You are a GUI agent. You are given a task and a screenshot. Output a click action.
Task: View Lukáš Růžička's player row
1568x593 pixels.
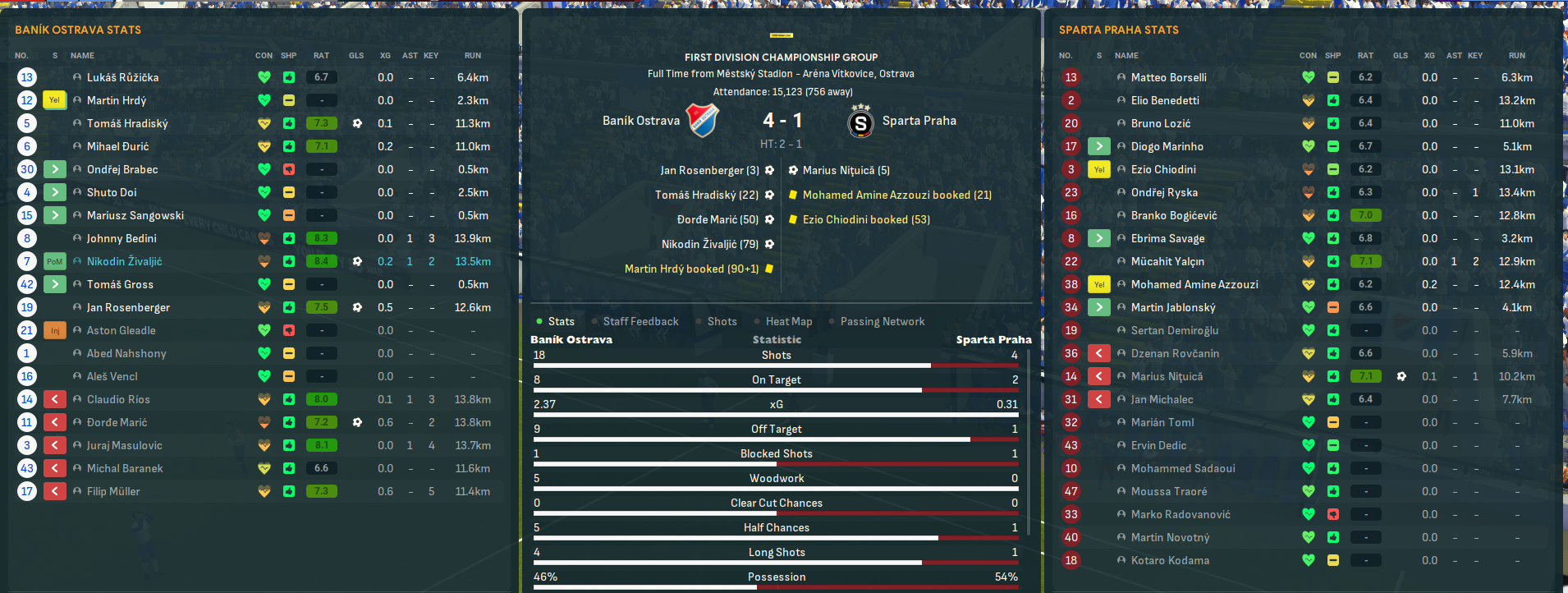(x=122, y=77)
